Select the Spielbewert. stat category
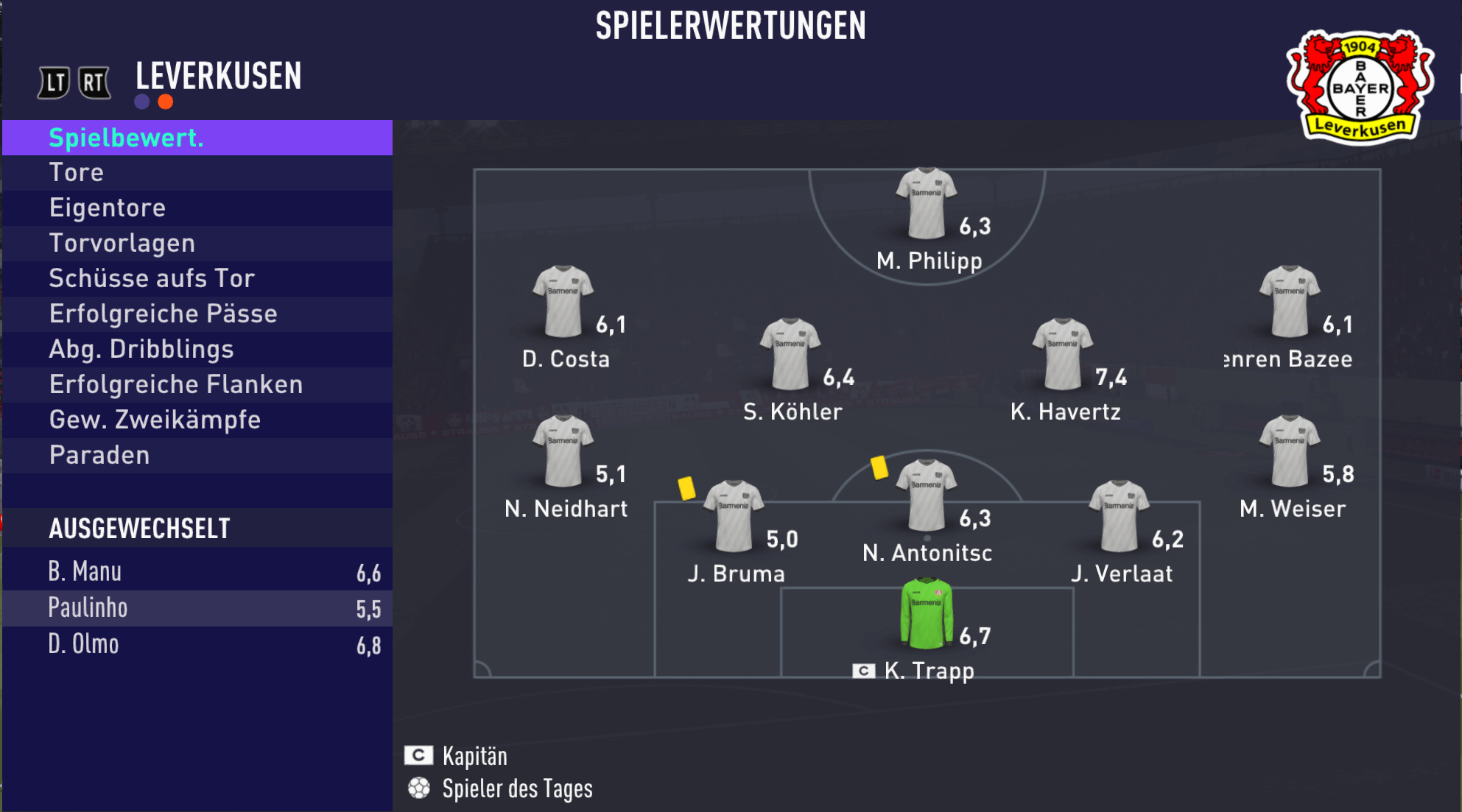This screenshot has width=1462, height=812. point(197,138)
